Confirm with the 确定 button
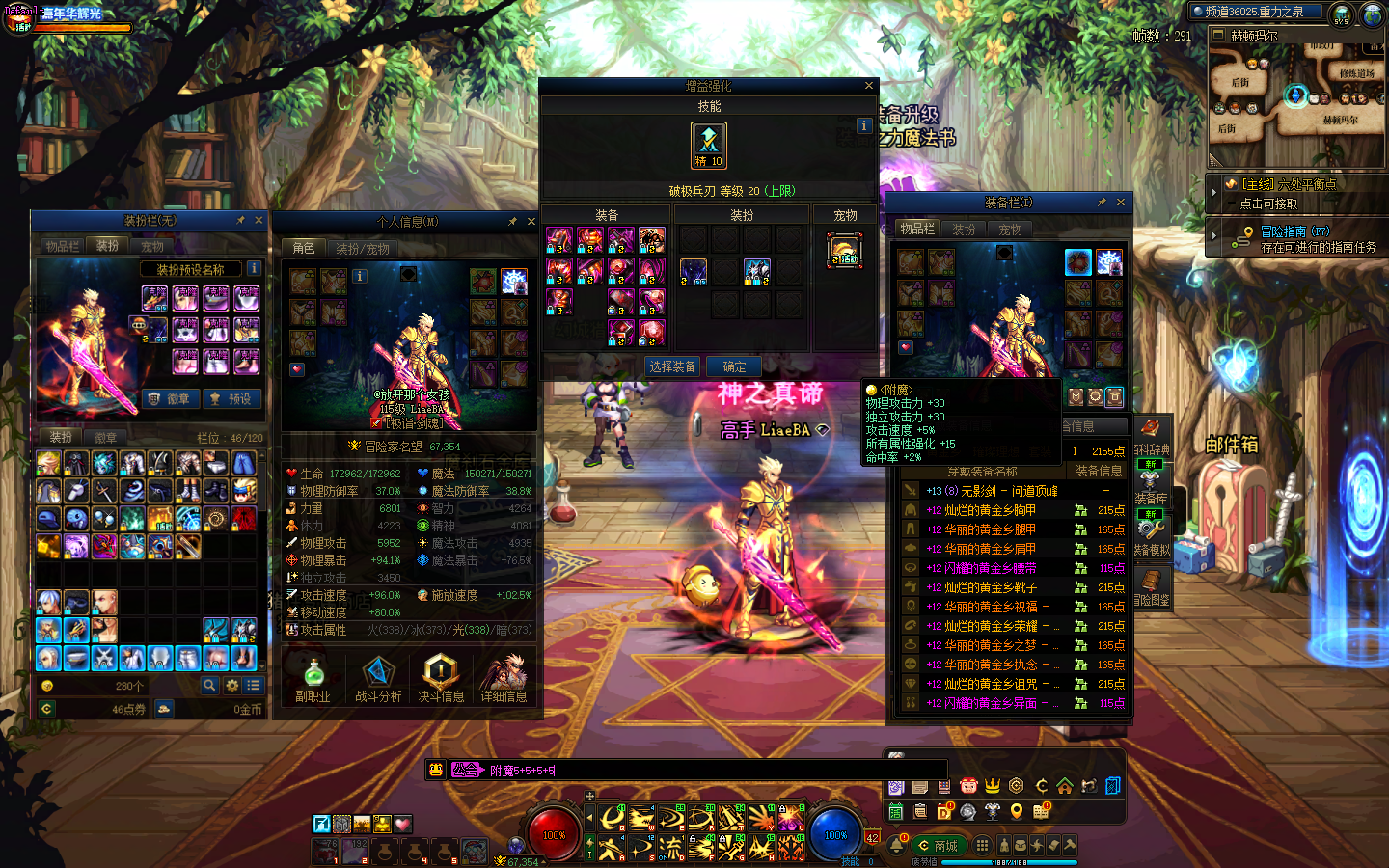The height and width of the screenshot is (868, 1389). pyautogui.click(x=734, y=366)
